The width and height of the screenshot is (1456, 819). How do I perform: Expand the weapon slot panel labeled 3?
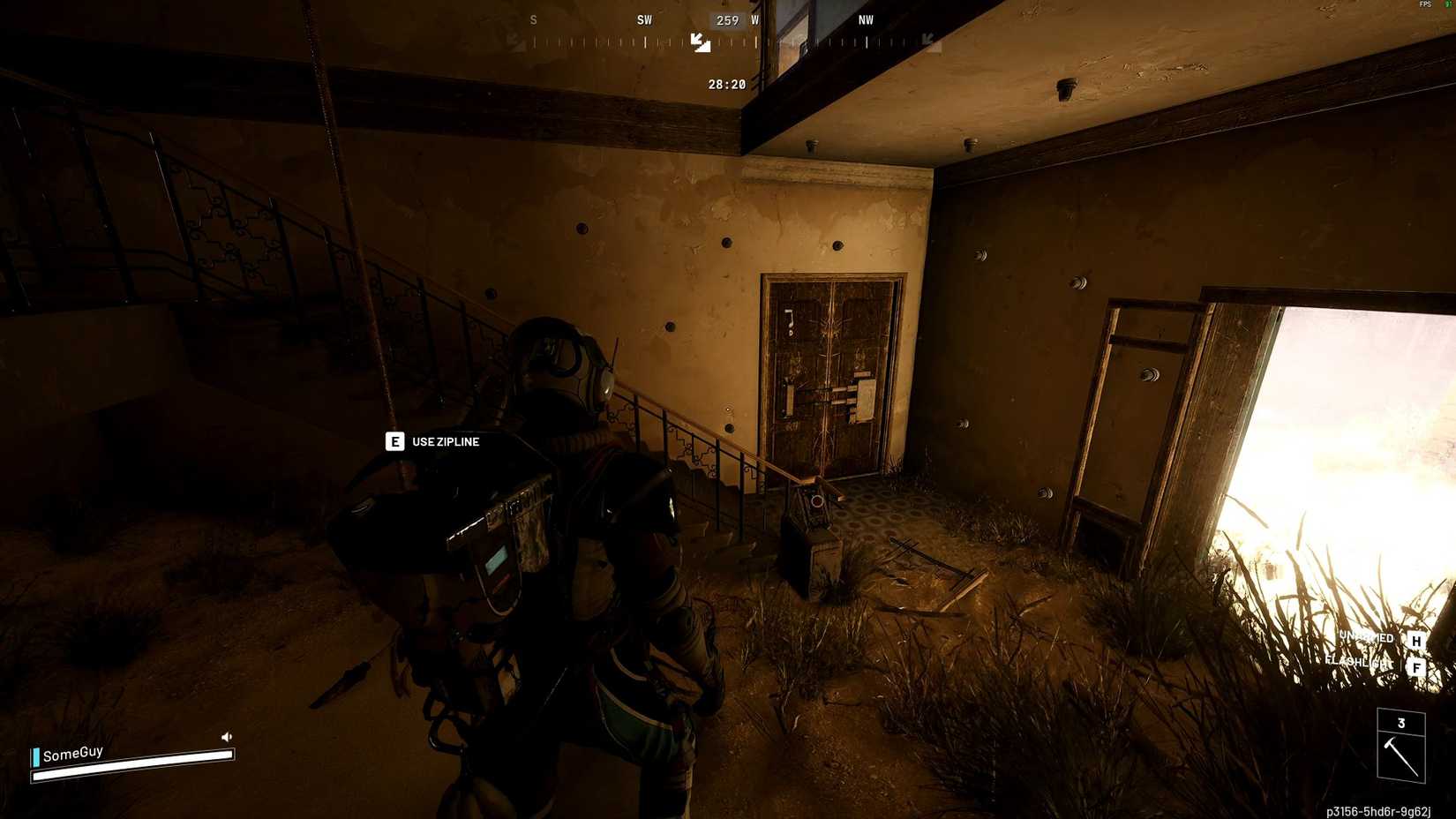(1400, 722)
